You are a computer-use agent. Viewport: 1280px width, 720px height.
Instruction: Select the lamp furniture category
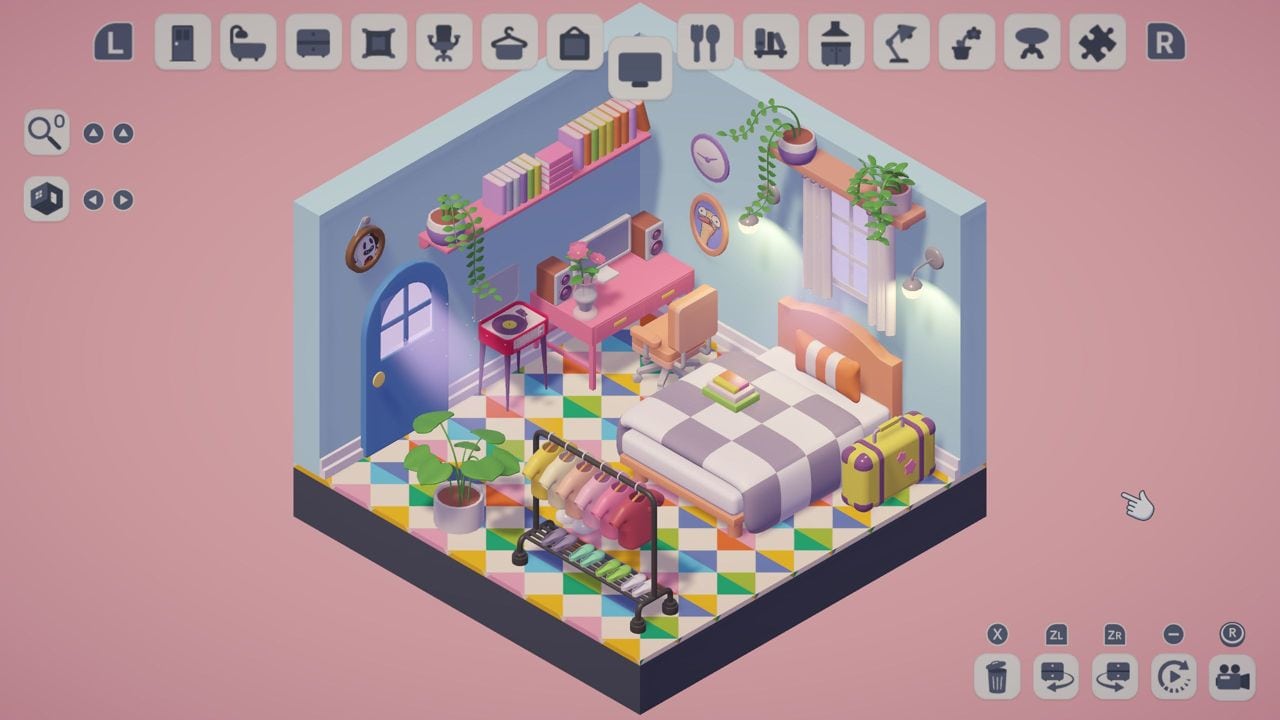[x=901, y=44]
